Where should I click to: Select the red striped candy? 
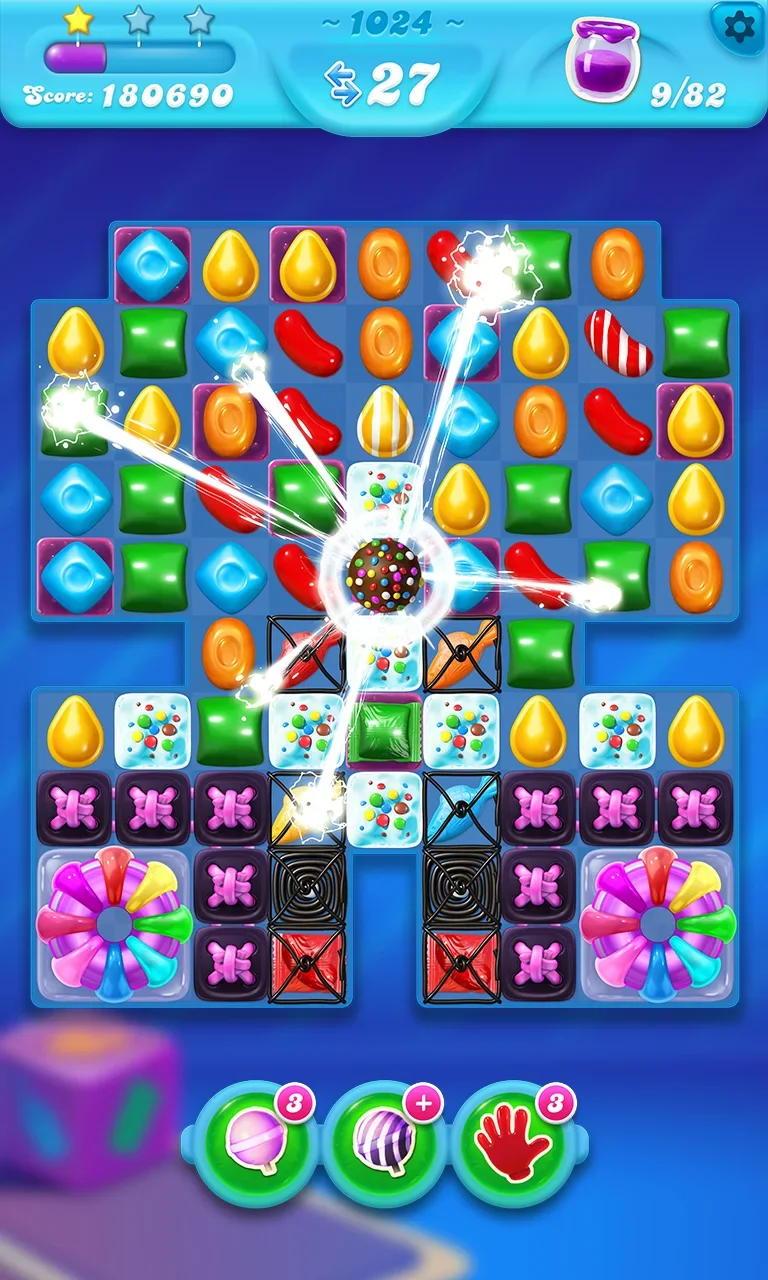click(x=617, y=342)
